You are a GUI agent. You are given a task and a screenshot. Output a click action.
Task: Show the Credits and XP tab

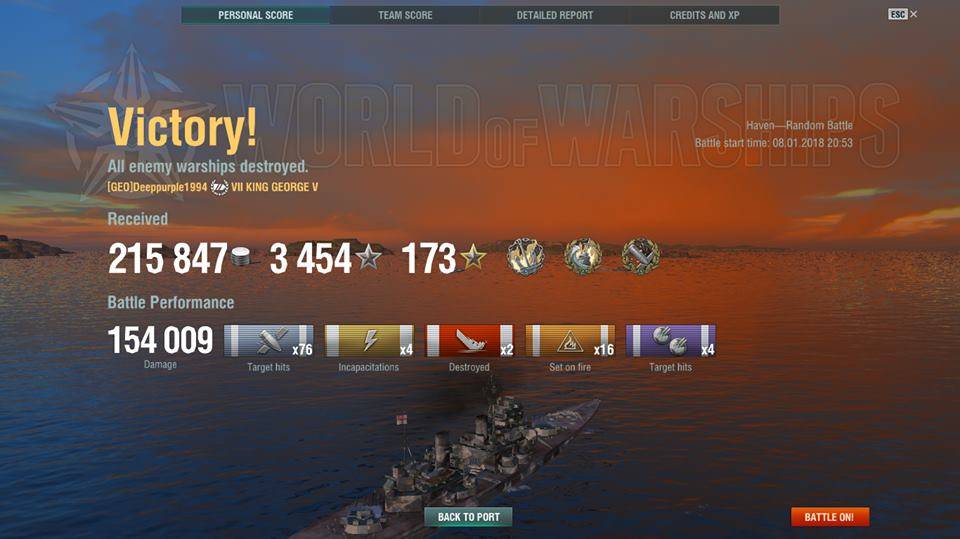[x=704, y=15]
